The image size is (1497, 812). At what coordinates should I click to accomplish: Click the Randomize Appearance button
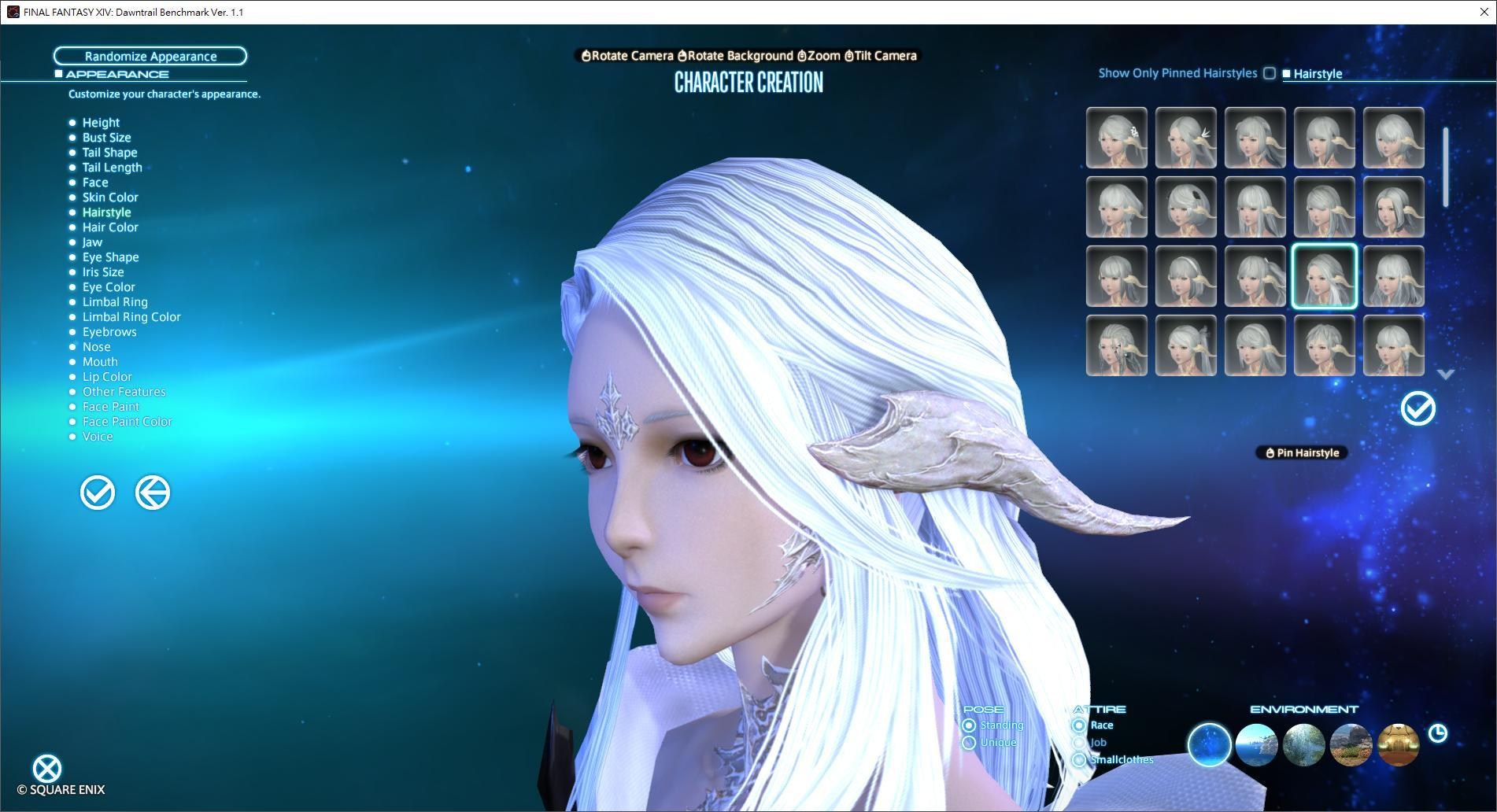[x=150, y=56]
